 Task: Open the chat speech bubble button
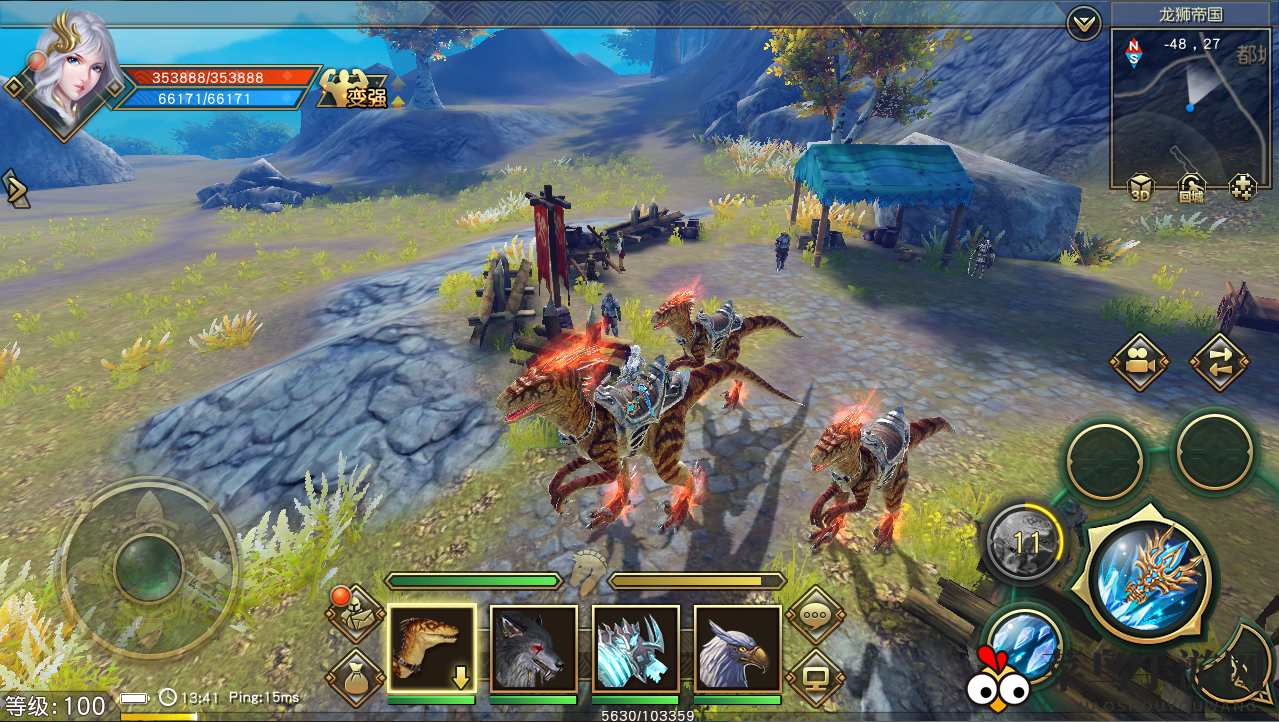click(x=815, y=616)
